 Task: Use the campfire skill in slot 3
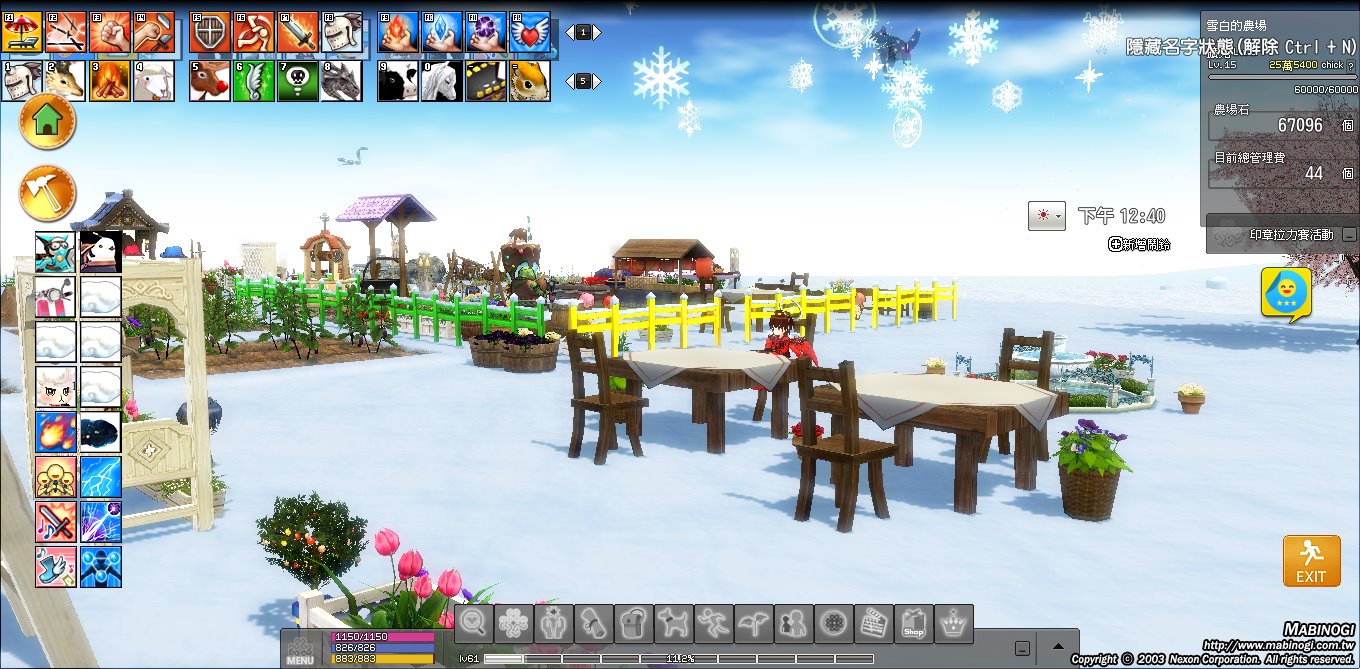tap(110, 81)
